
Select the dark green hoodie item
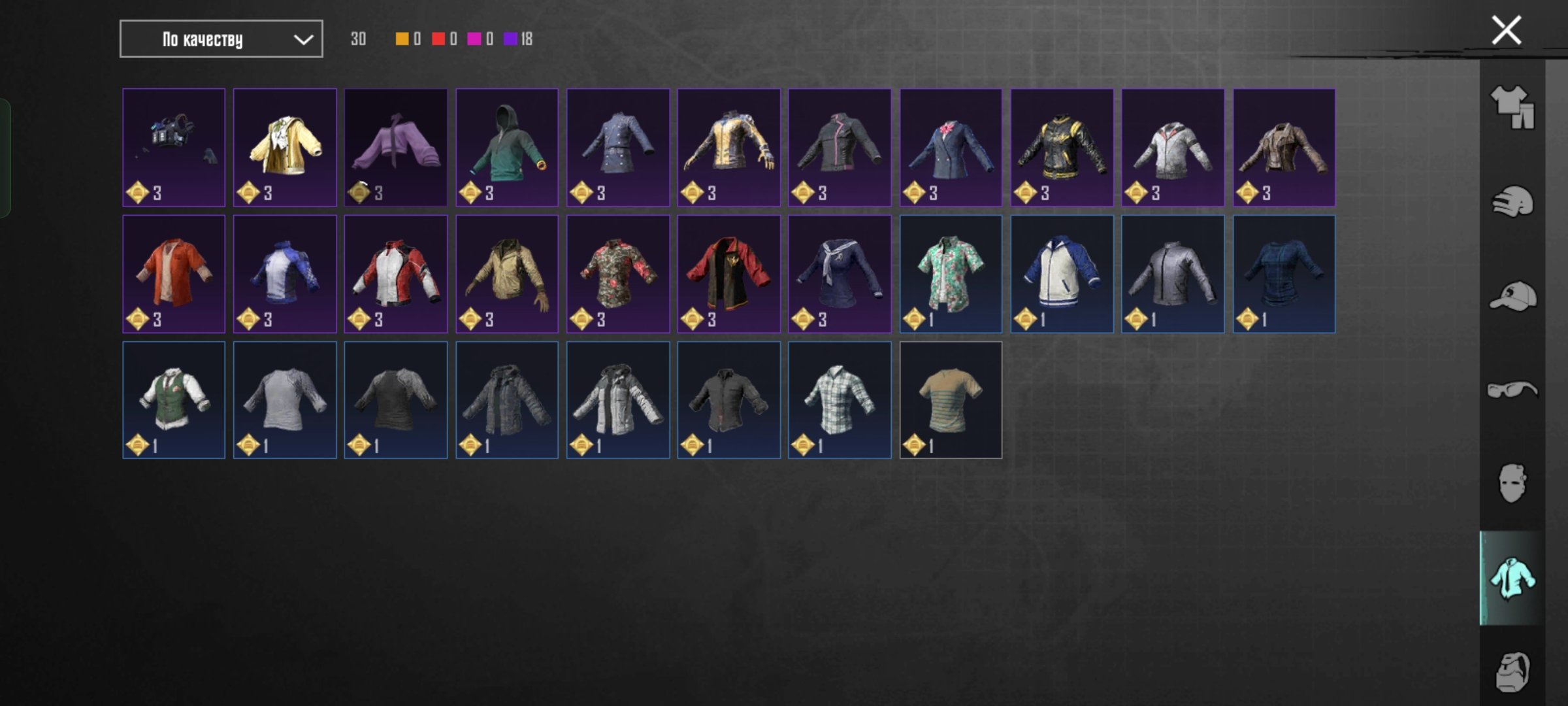click(507, 147)
